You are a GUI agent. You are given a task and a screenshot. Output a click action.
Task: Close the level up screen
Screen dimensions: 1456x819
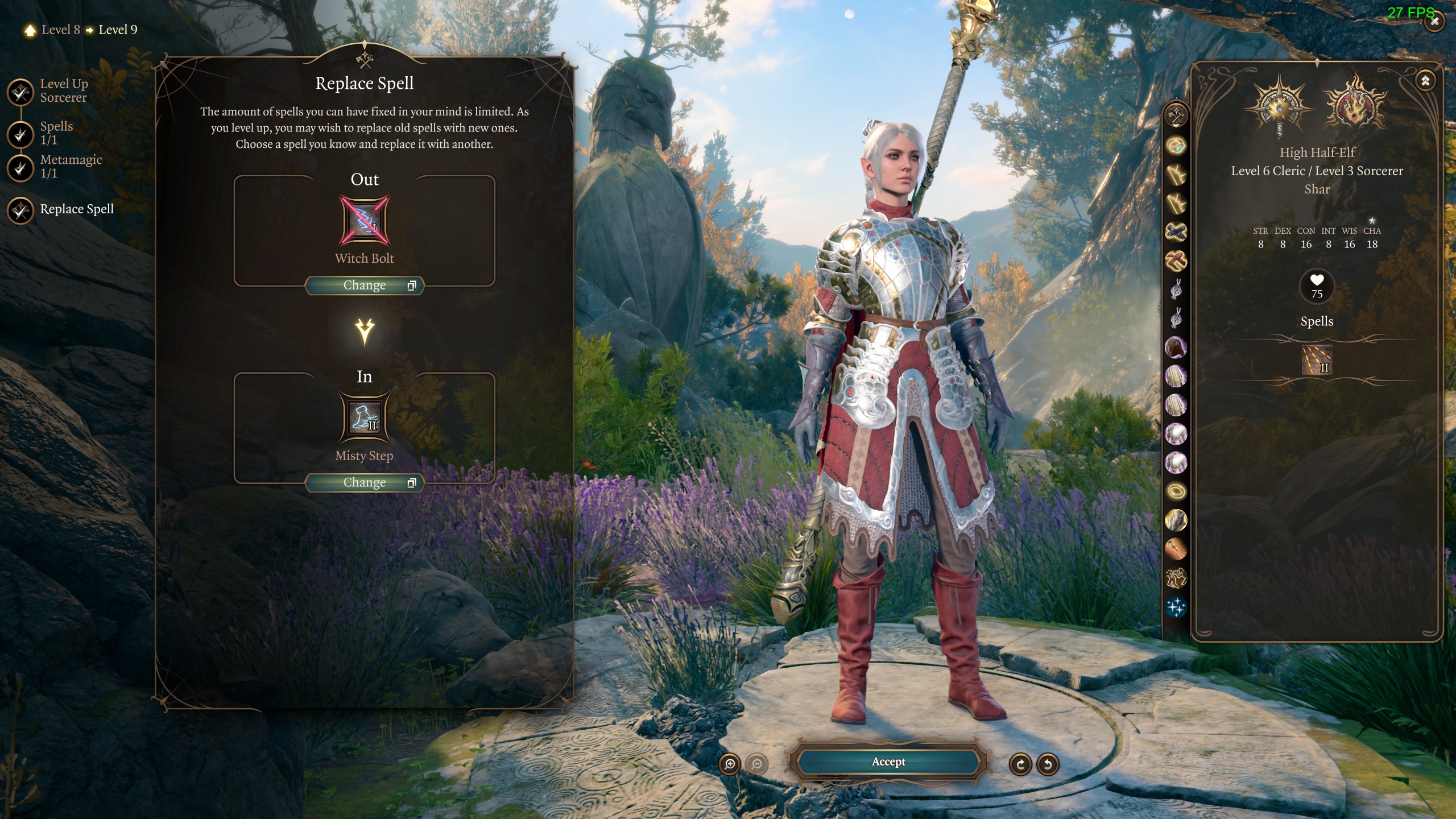(x=1434, y=22)
